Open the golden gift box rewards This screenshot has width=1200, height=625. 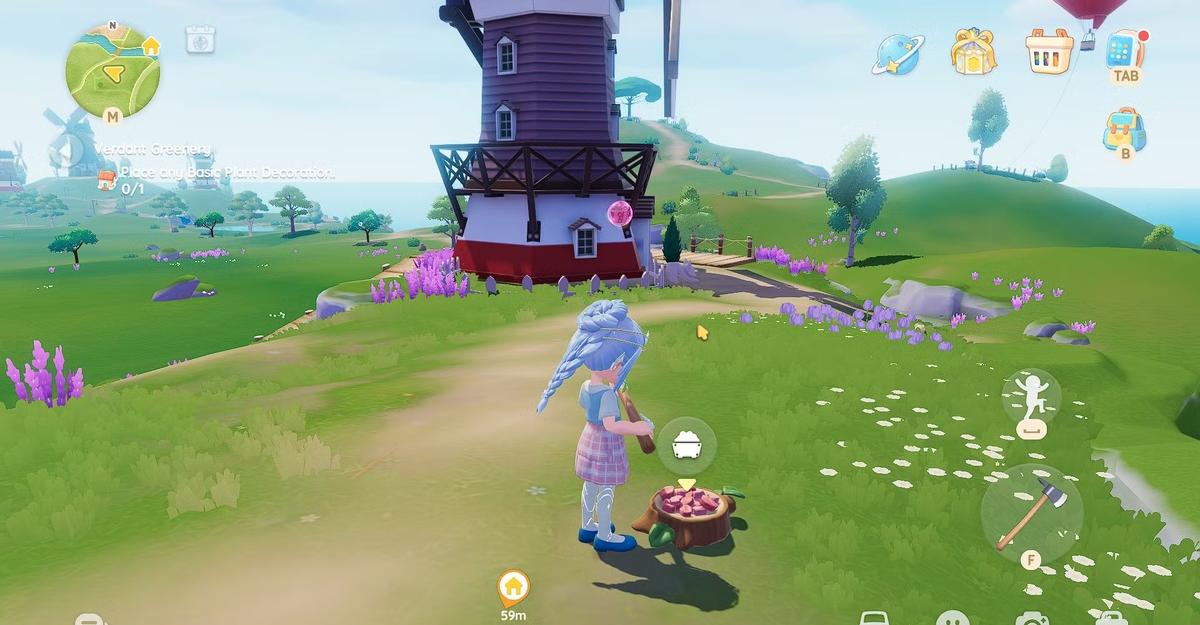(x=971, y=51)
